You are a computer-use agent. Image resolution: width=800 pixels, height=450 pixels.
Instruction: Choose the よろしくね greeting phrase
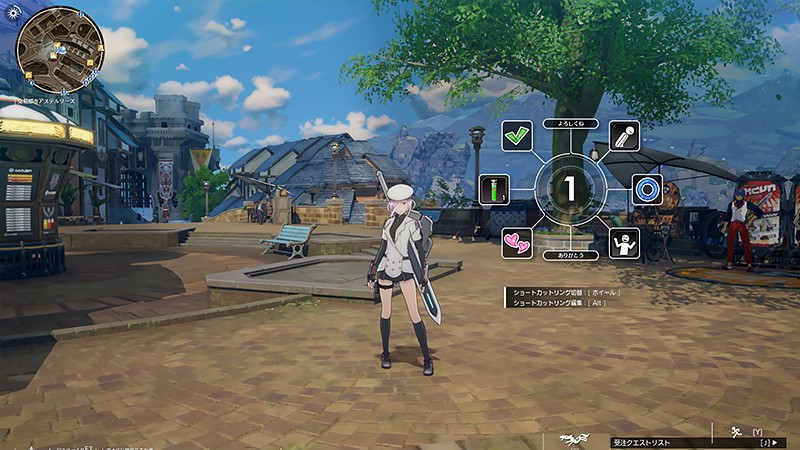(x=569, y=124)
